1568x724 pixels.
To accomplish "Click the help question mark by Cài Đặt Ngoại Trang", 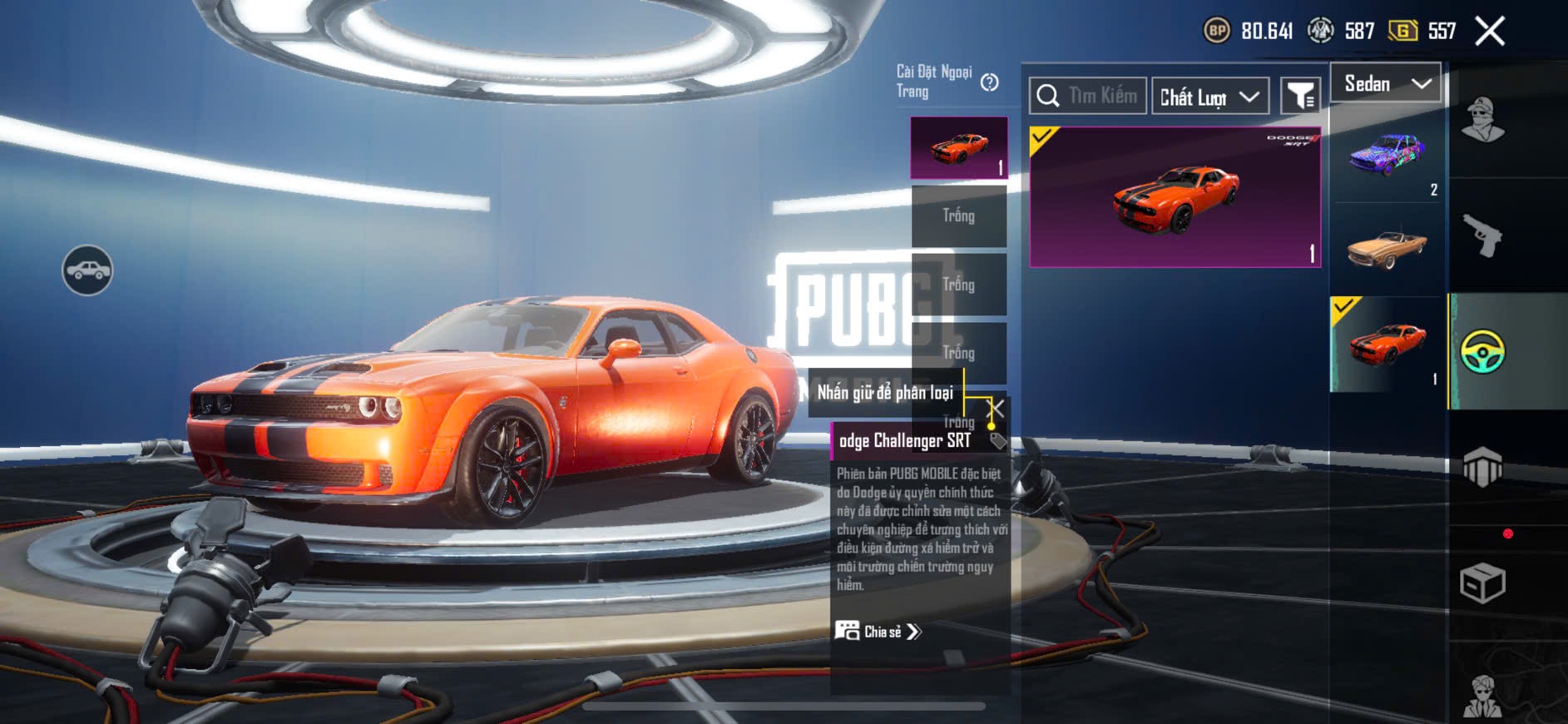I will click(x=989, y=82).
